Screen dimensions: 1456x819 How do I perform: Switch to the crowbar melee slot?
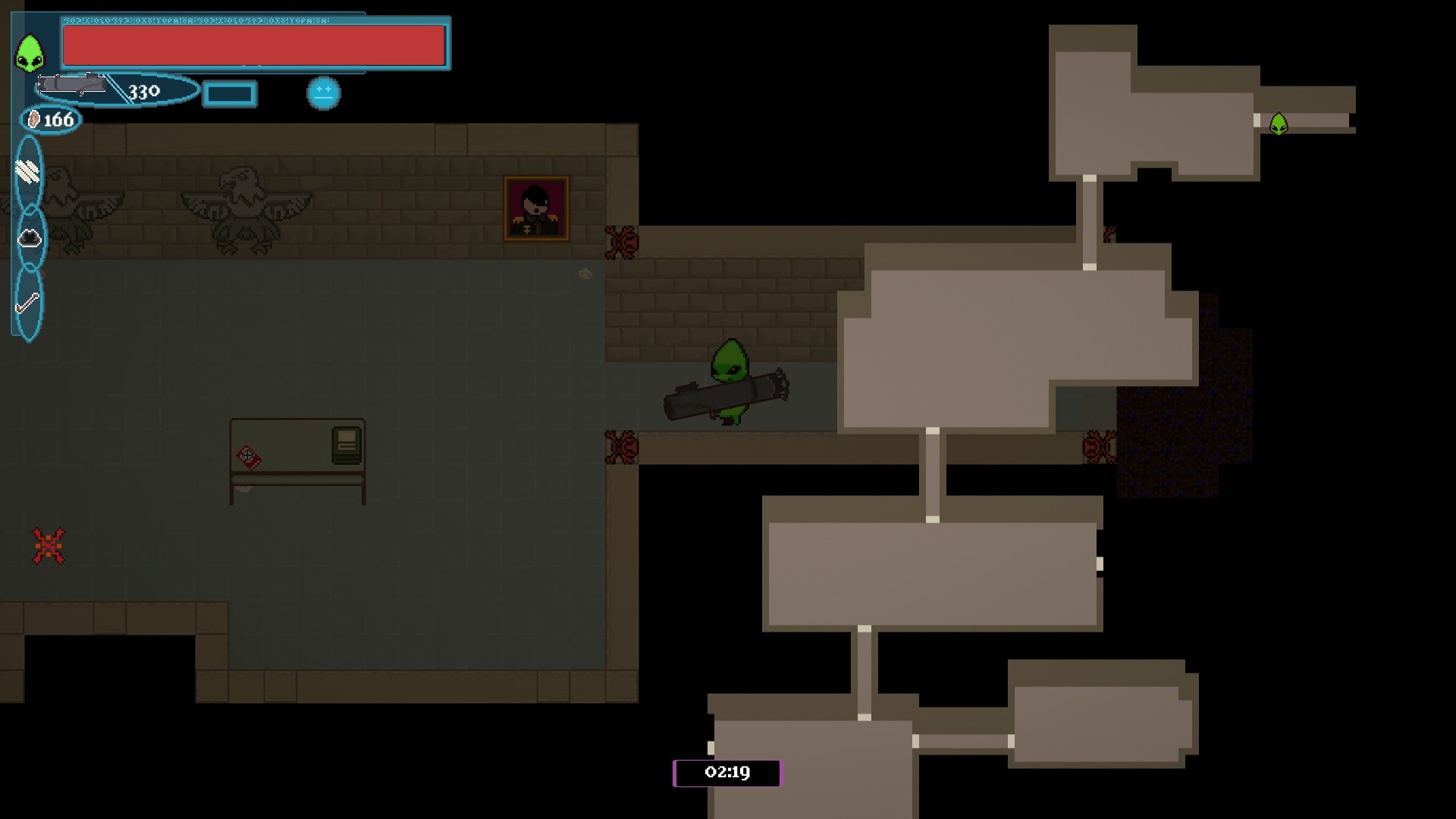27,303
